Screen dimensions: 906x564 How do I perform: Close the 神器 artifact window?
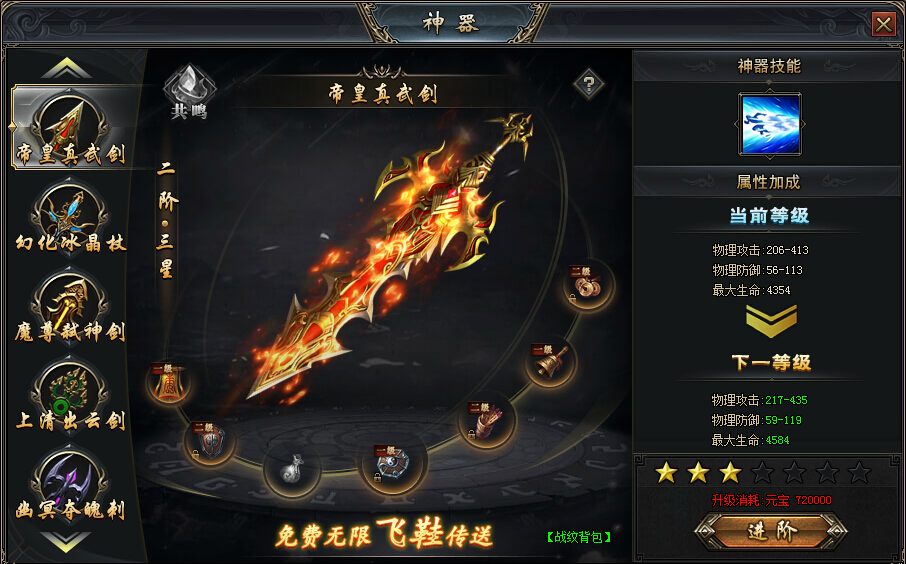pyautogui.click(x=883, y=24)
